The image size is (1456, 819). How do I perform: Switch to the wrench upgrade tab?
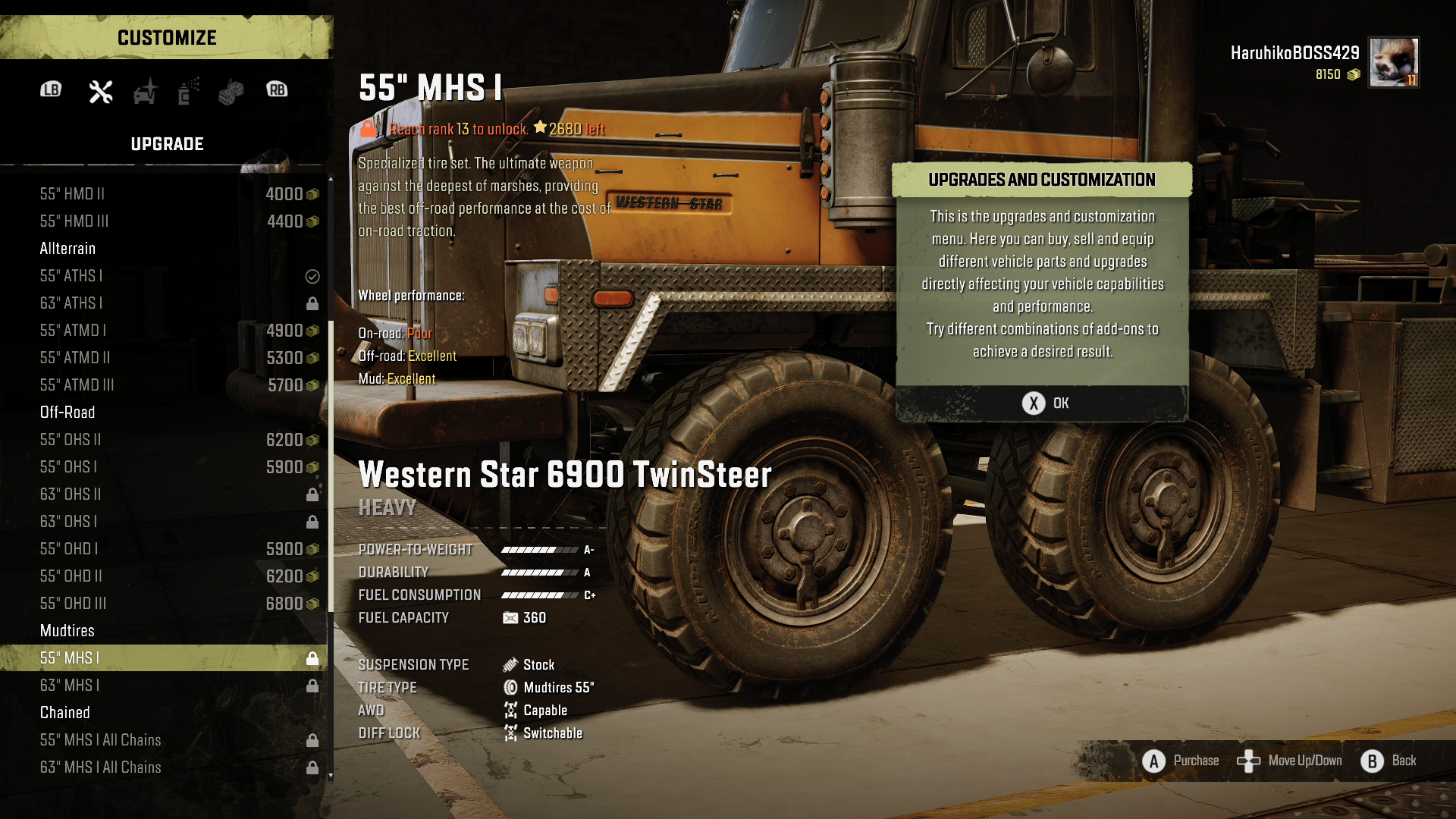tap(101, 91)
